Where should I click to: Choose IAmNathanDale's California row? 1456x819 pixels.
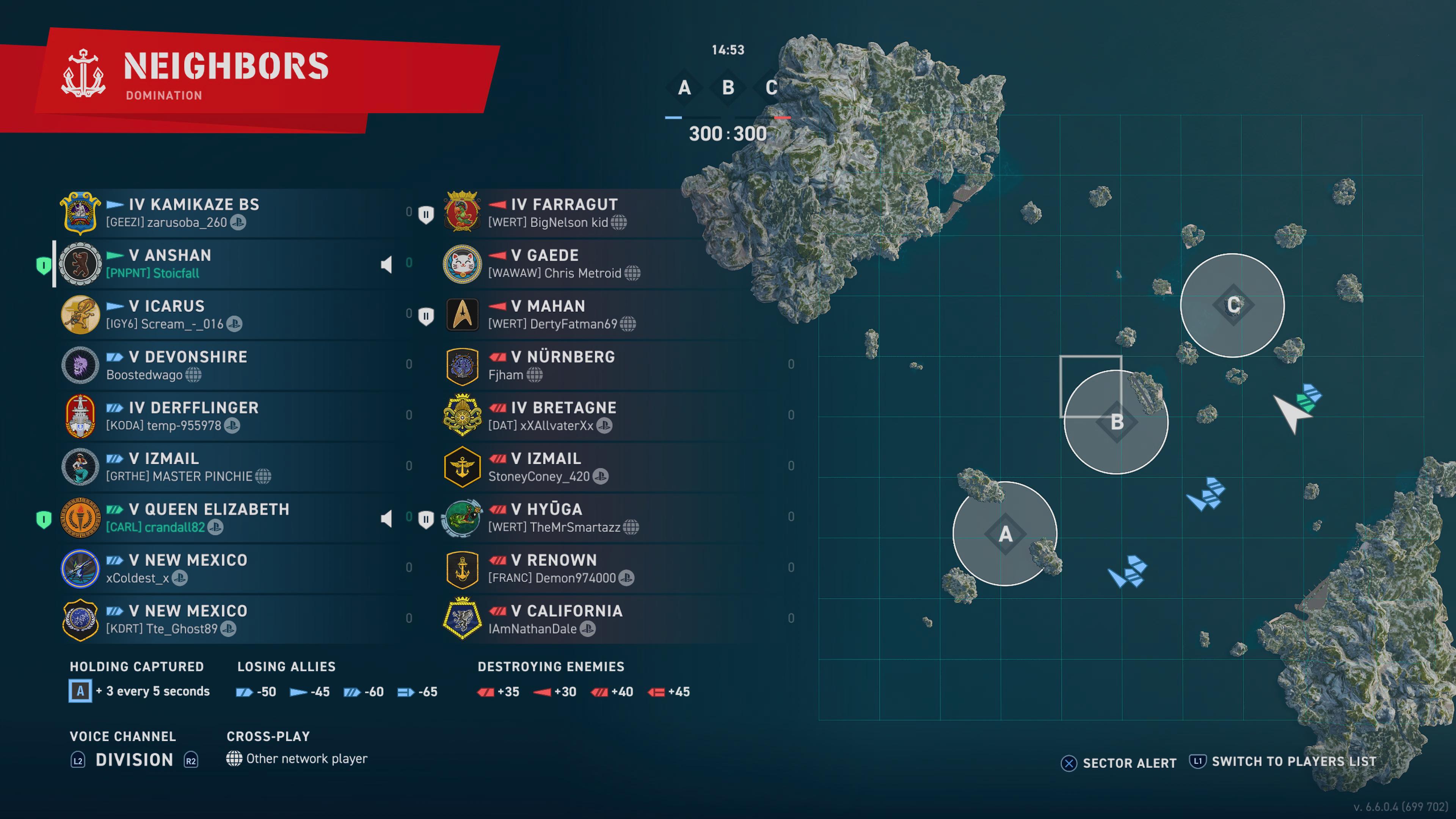(x=593, y=620)
